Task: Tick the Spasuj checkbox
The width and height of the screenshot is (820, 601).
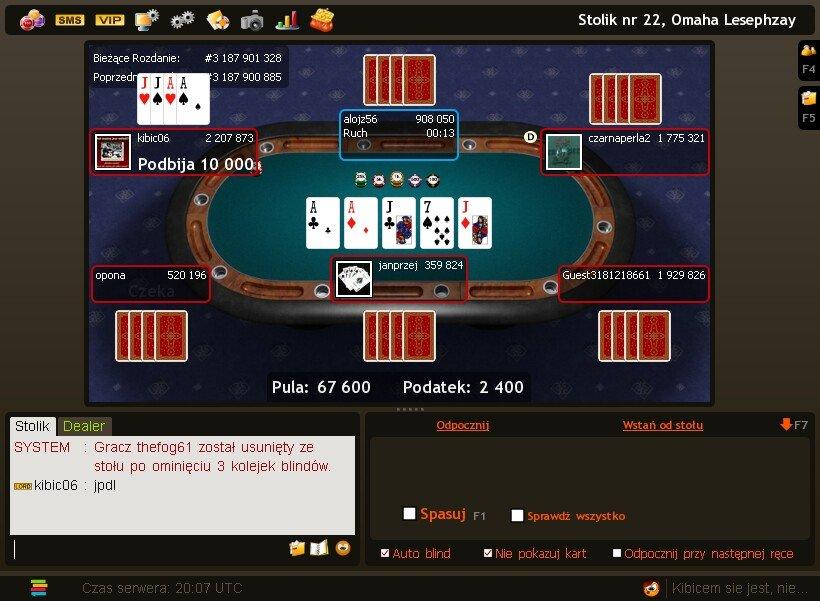Action: pyautogui.click(x=409, y=514)
